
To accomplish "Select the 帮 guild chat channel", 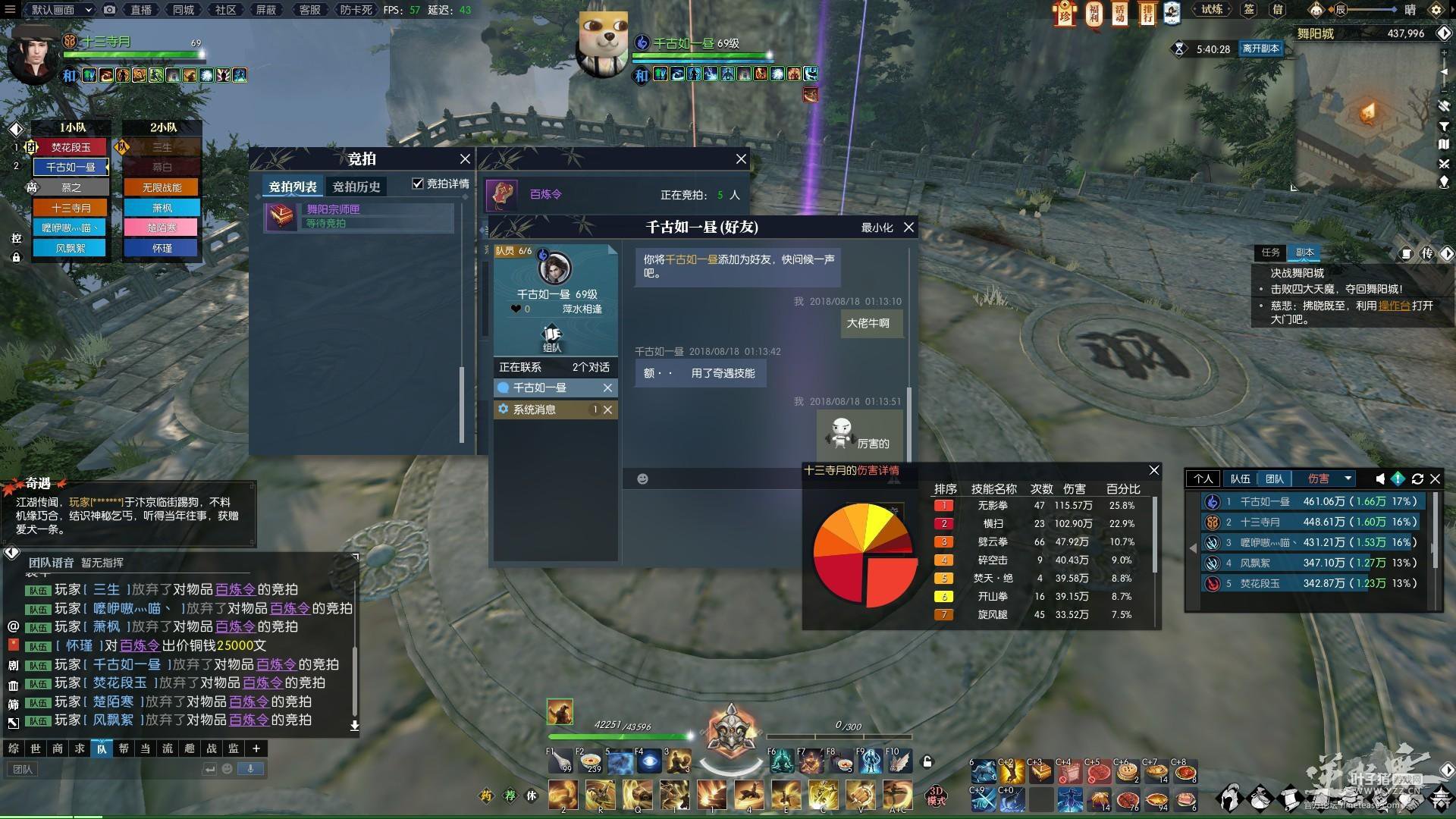I will [x=124, y=748].
